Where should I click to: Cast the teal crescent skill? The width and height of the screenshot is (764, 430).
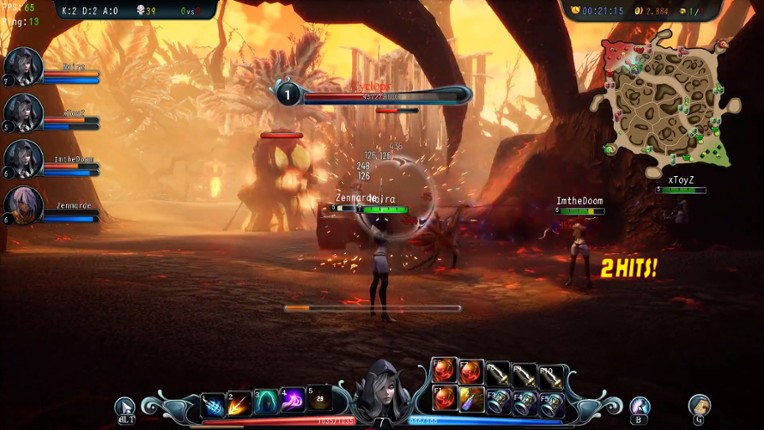(266, 403)
